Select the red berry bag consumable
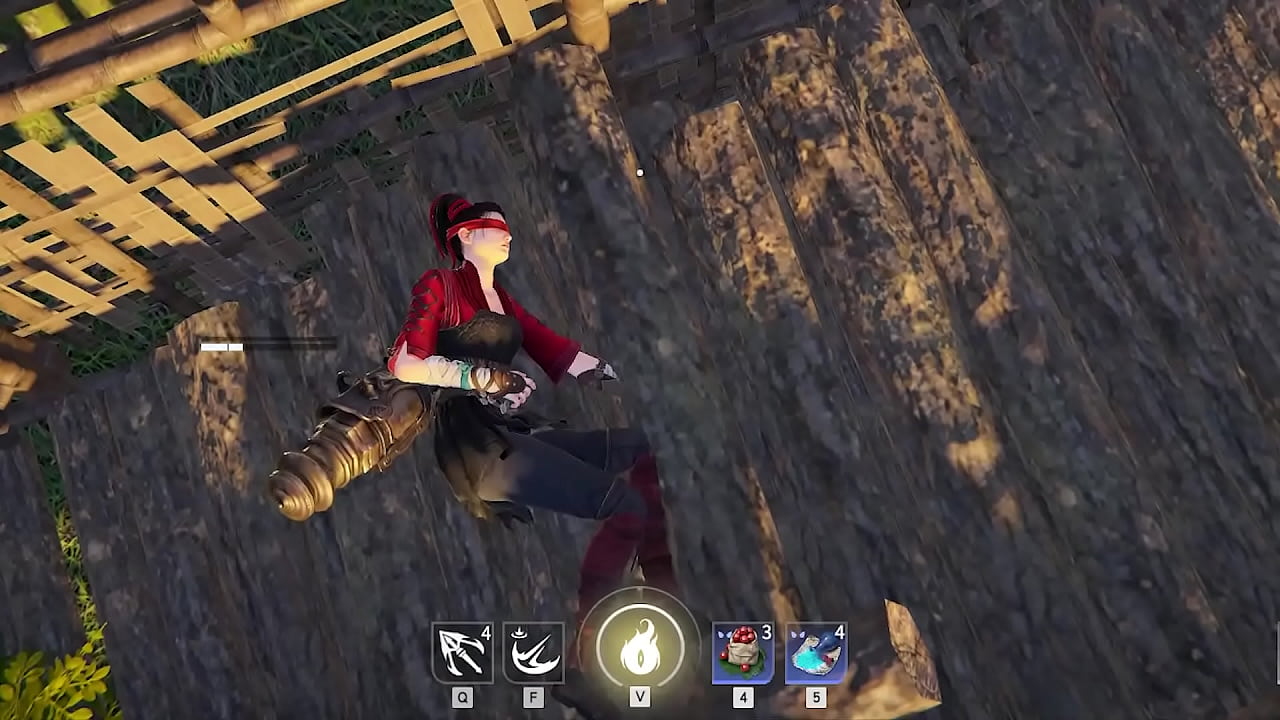1280x720 pixels. pyautogui.click(x=742, y=653)
